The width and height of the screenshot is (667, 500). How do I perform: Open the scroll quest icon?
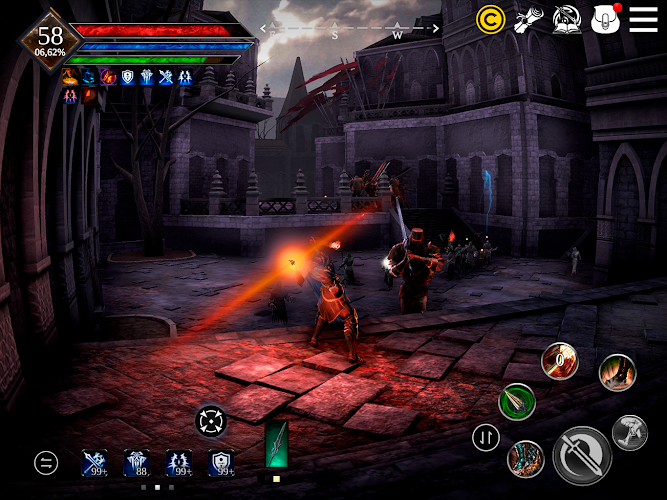(x=527, y=19)
